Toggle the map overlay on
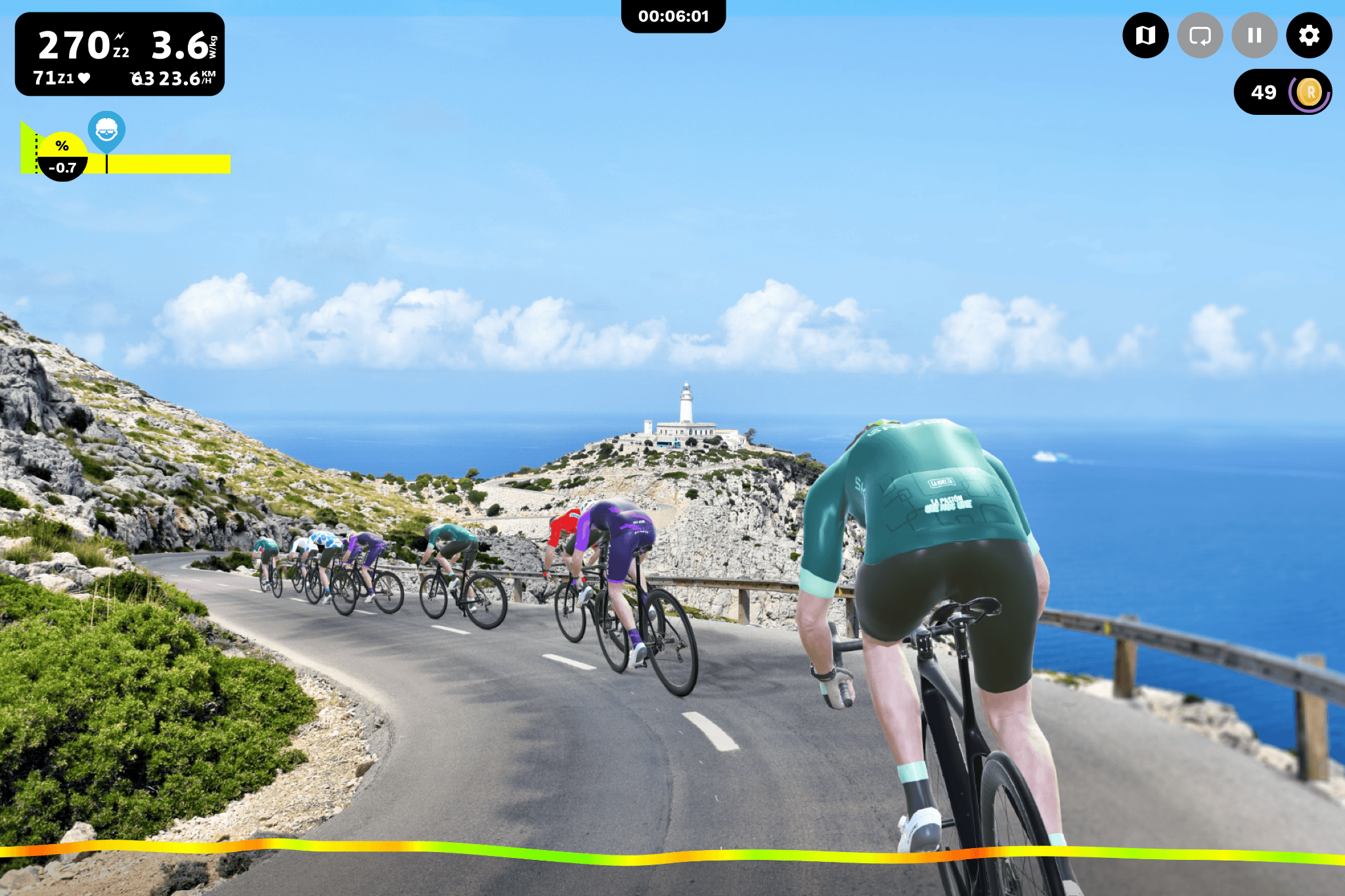Screen dimensions: 1345x896 [1145, 36]
